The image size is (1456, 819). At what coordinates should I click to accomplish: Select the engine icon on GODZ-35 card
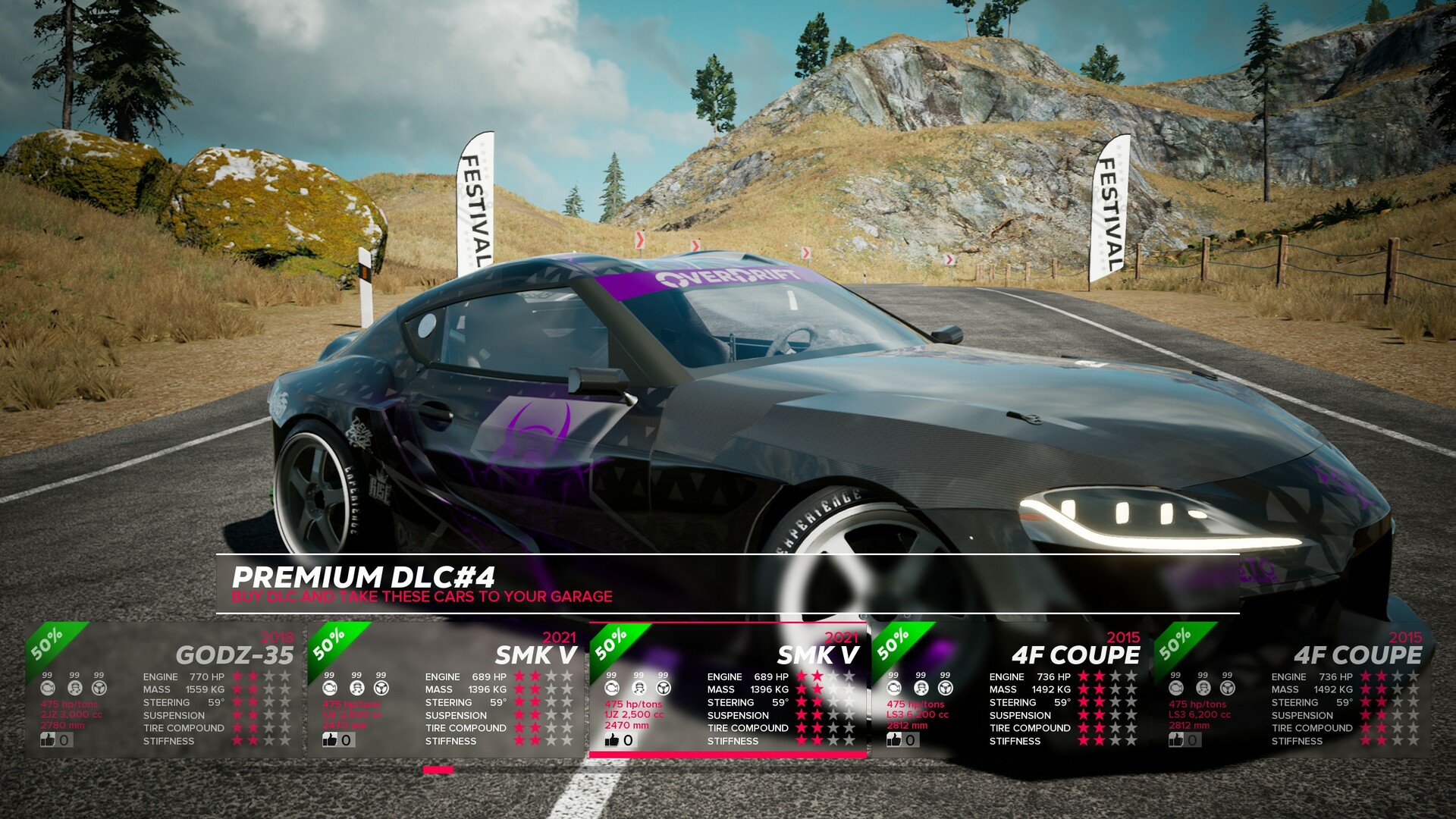47,688
